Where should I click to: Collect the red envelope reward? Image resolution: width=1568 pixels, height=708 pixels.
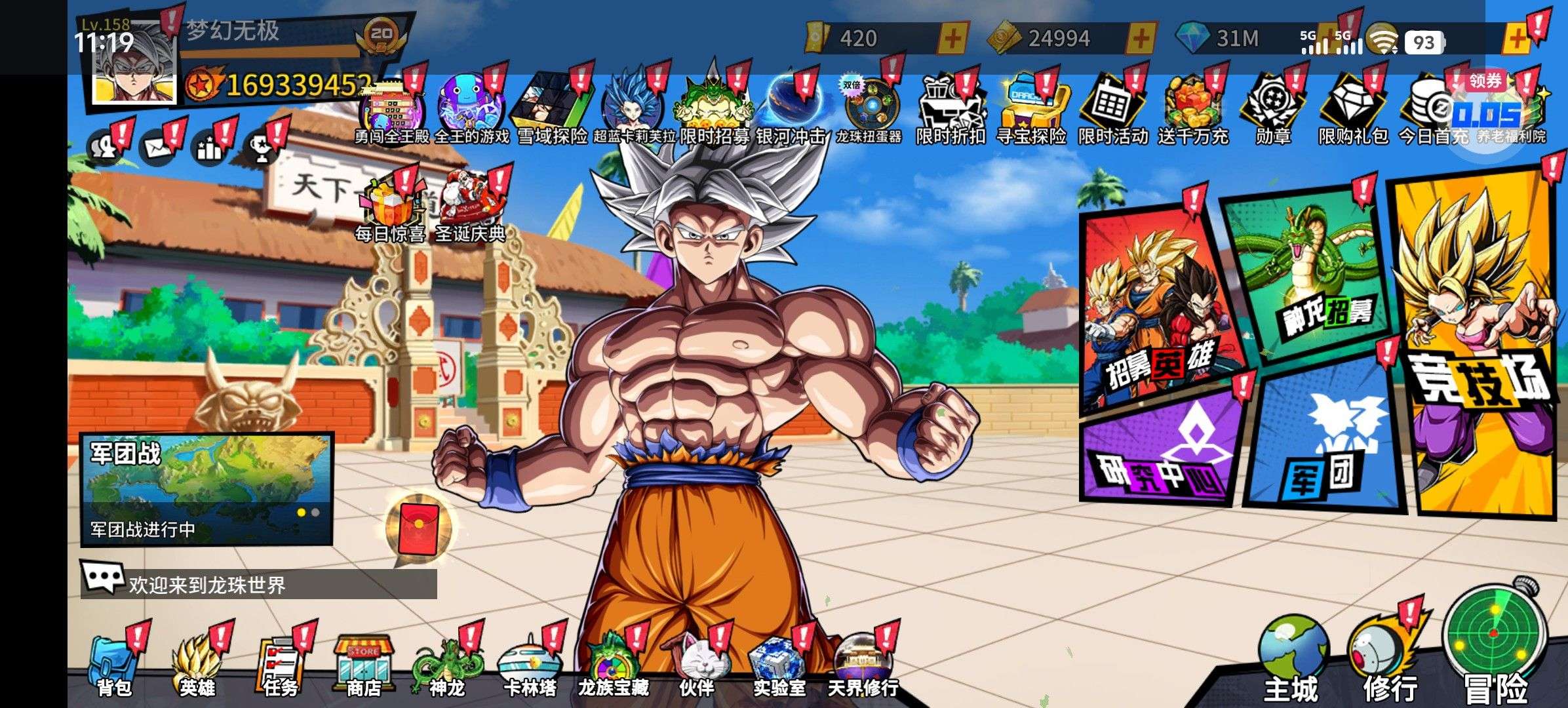click(x=418, y=529)
